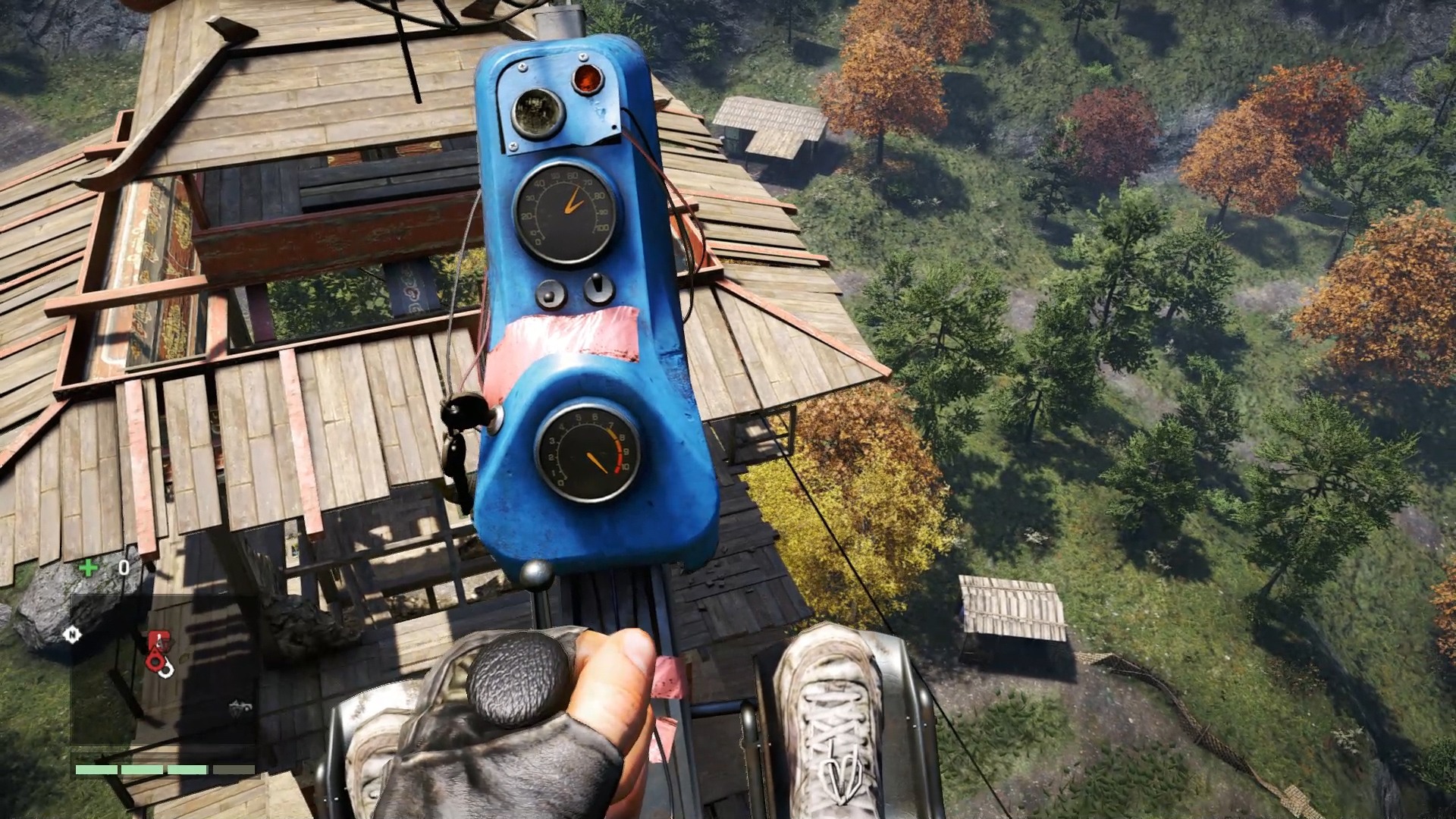This screenshot has height=819, width=1456.
Task: Click the green plus health icon
Action: 89,566
